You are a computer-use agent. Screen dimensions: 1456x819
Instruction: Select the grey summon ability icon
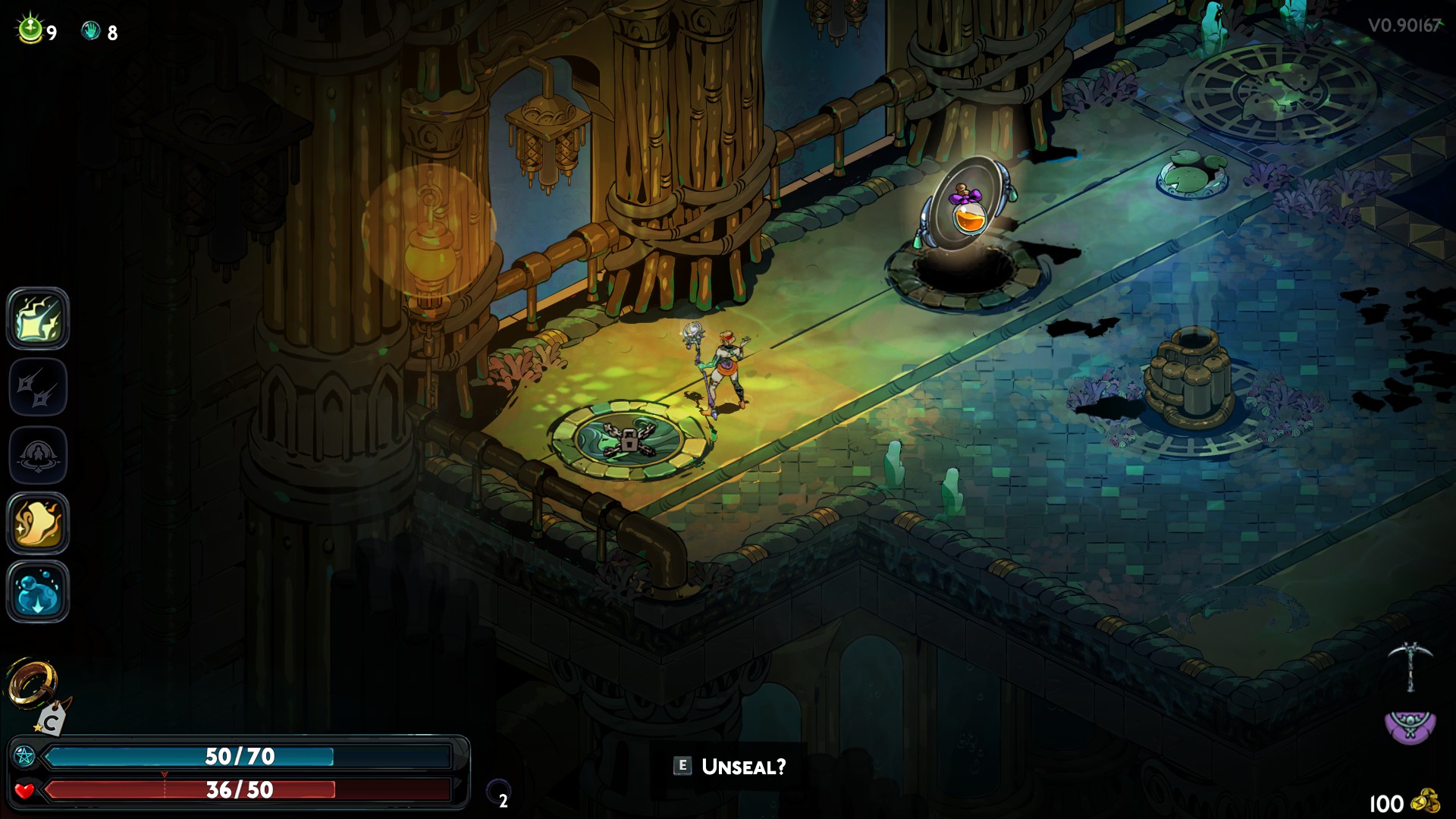pos(38,454)
